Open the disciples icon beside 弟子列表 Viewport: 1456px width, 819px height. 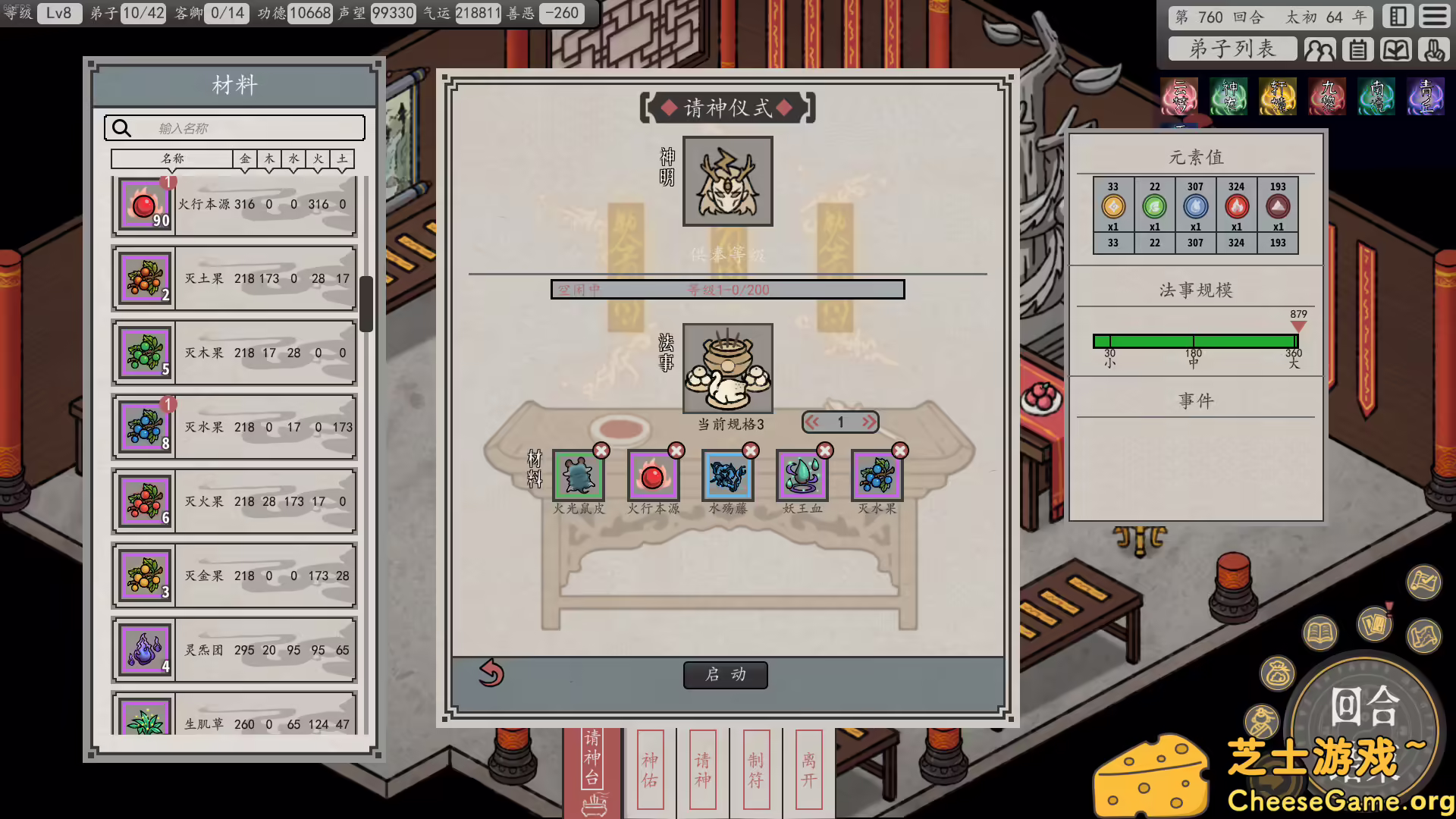pyautogui.click(x=1321, y=49)
